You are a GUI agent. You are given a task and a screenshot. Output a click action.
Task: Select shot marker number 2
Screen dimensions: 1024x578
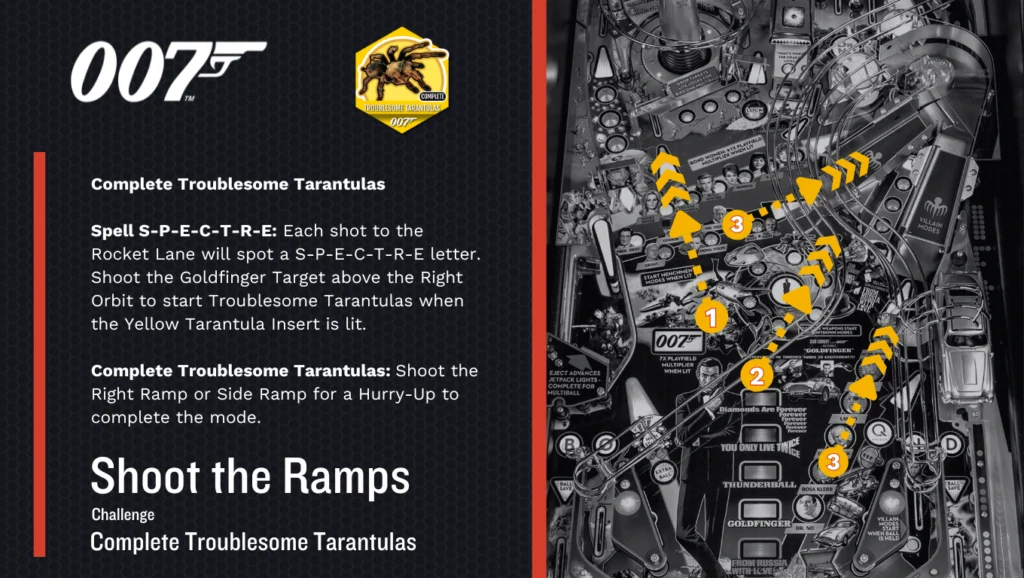click(757, 376)
